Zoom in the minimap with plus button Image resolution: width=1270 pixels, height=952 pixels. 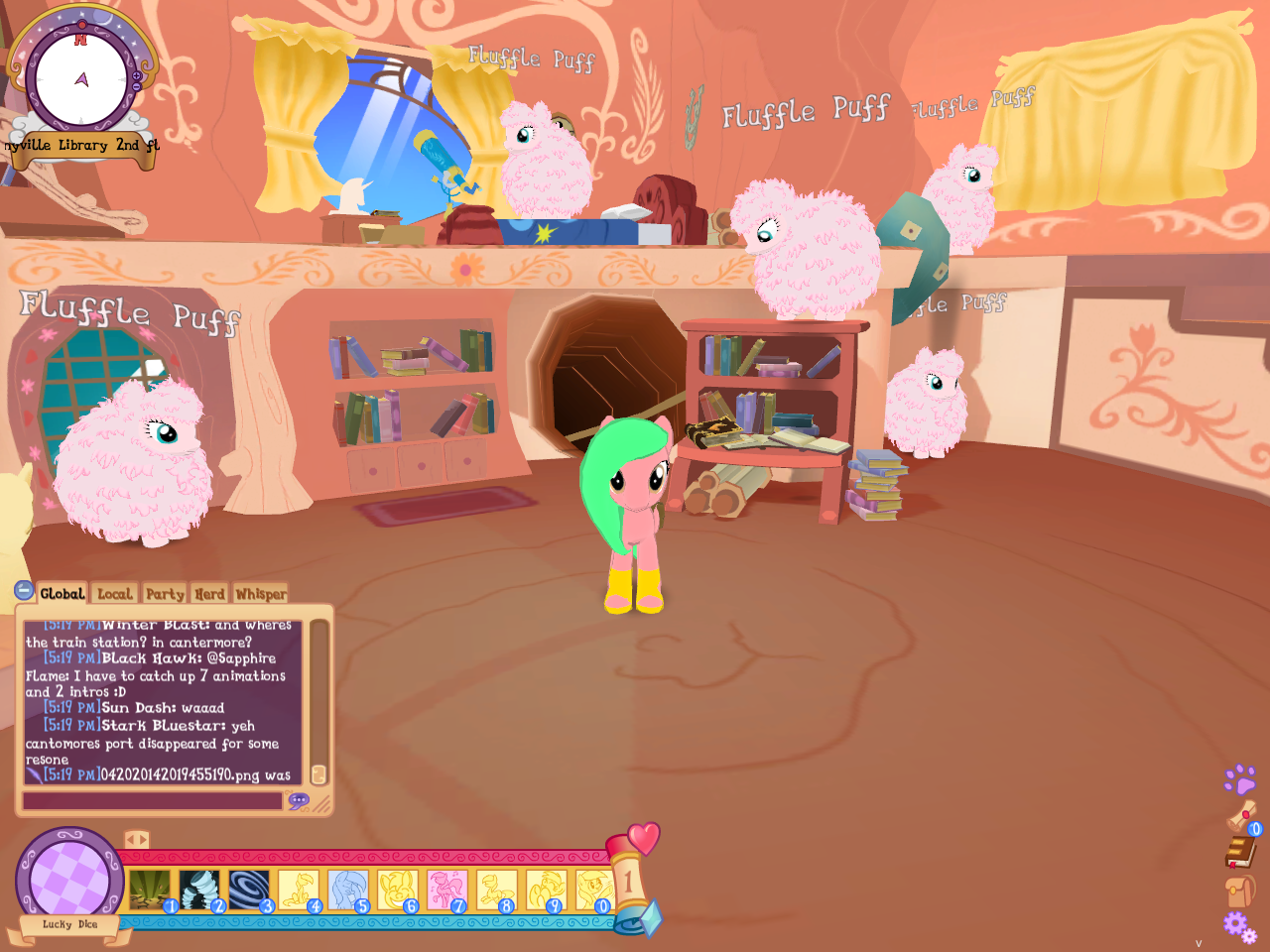click(x=137, y=75)
